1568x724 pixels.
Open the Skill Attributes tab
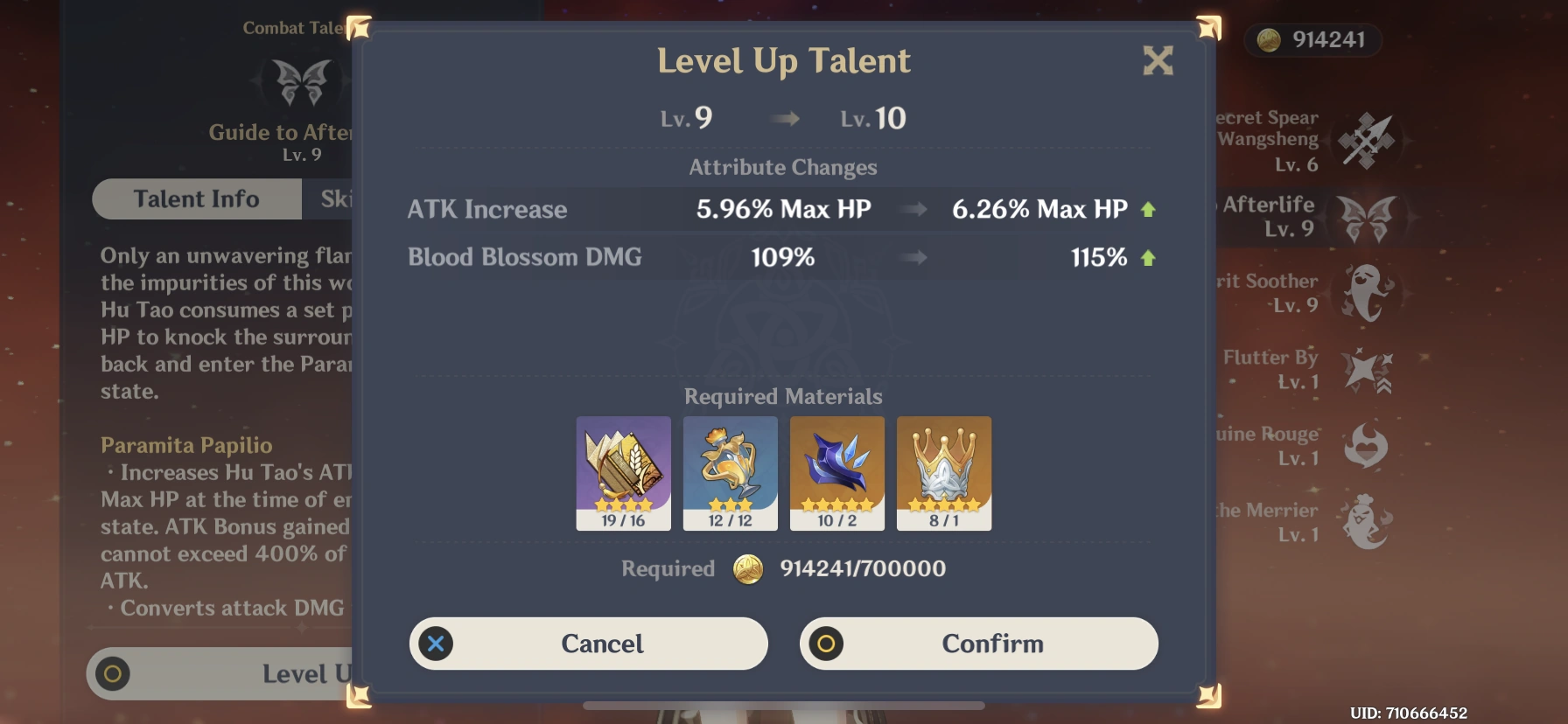[341, 198]
